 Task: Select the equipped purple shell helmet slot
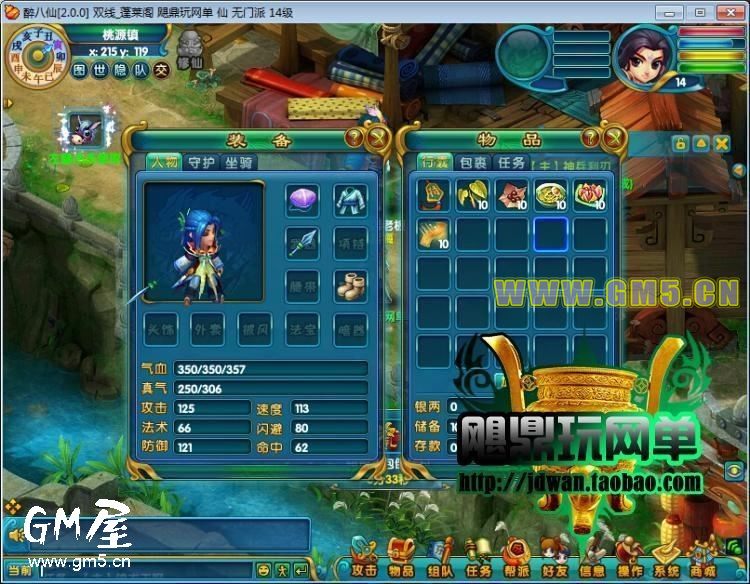[302, 200]
